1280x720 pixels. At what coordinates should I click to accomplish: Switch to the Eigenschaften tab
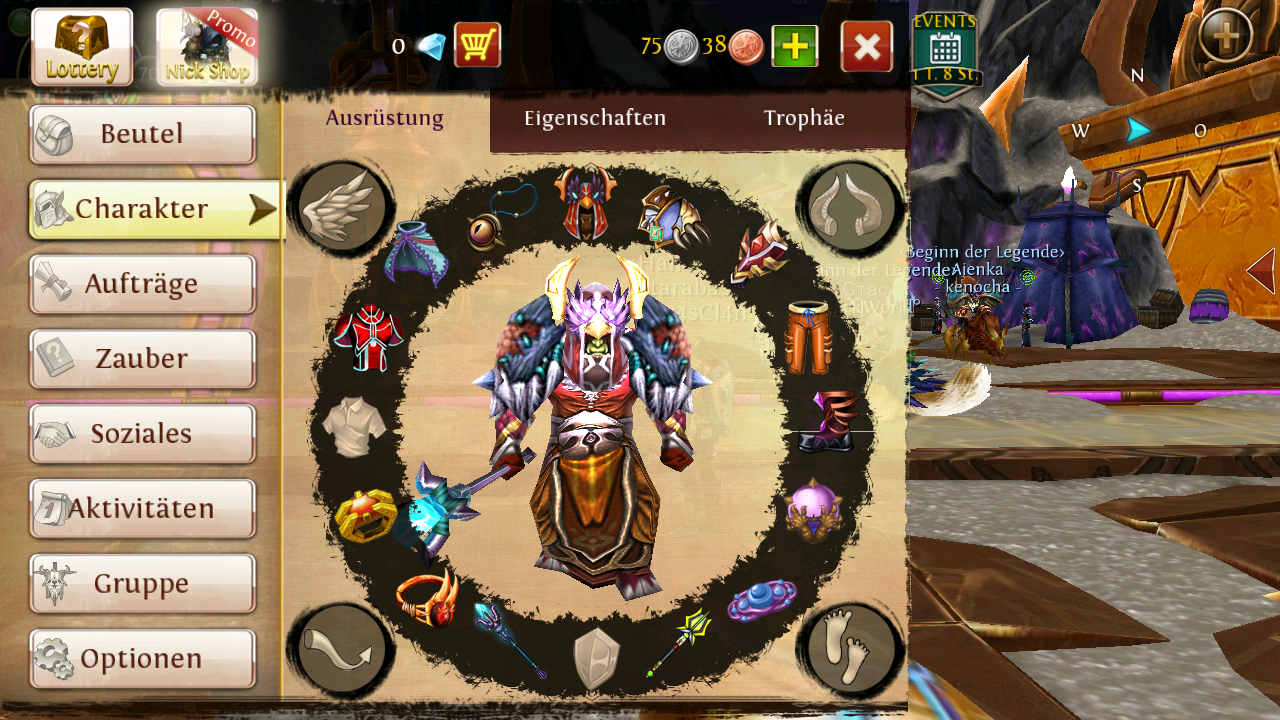pos(595,118)
